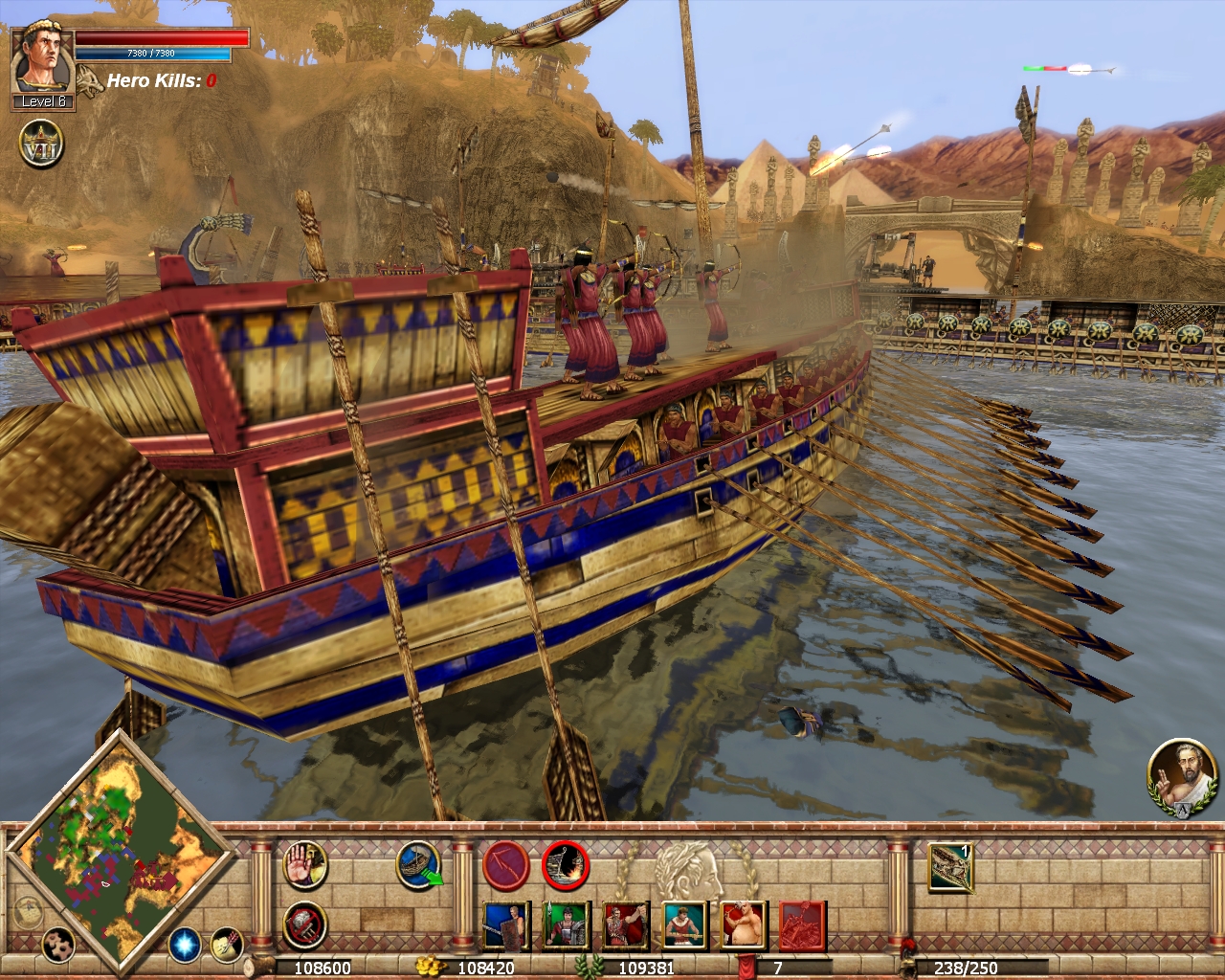Click the scroll with arrows button
Viewport: 1225px width, 980px height.
click(226, 945)
